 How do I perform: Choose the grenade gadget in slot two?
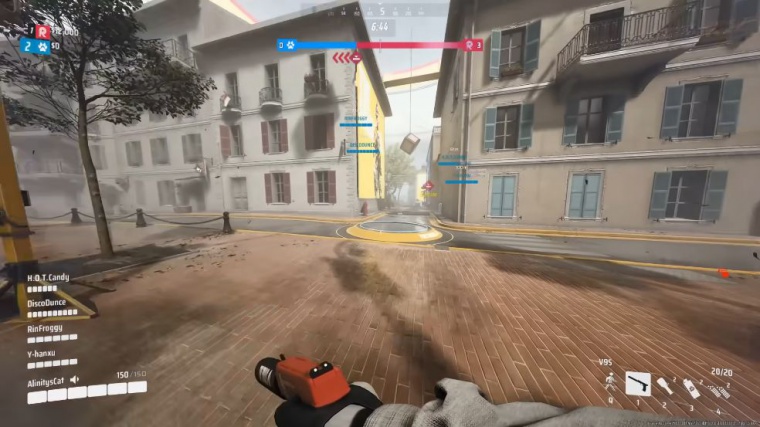point(665,386)
